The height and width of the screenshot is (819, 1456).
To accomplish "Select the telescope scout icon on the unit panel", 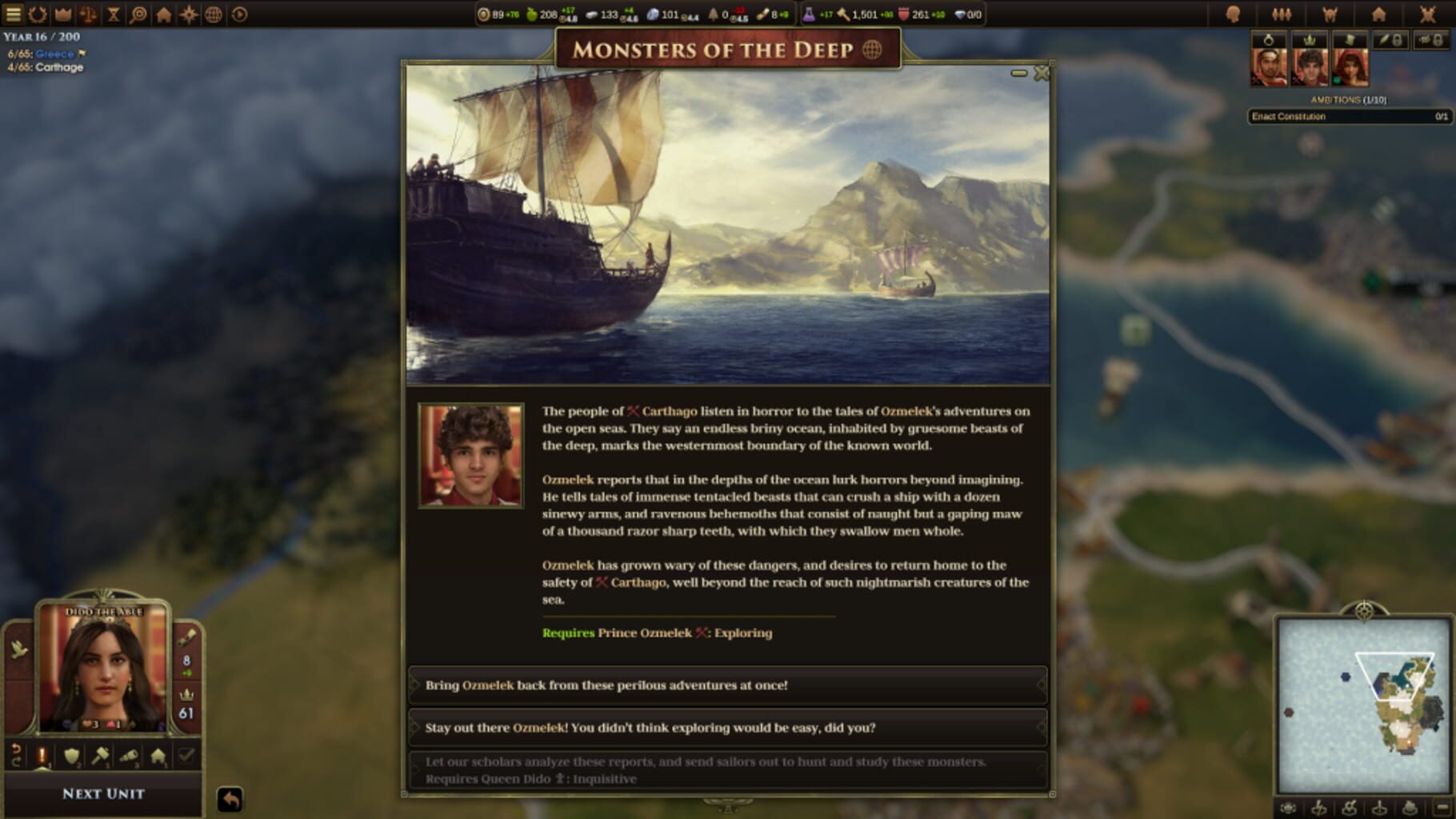I will 129,756.
